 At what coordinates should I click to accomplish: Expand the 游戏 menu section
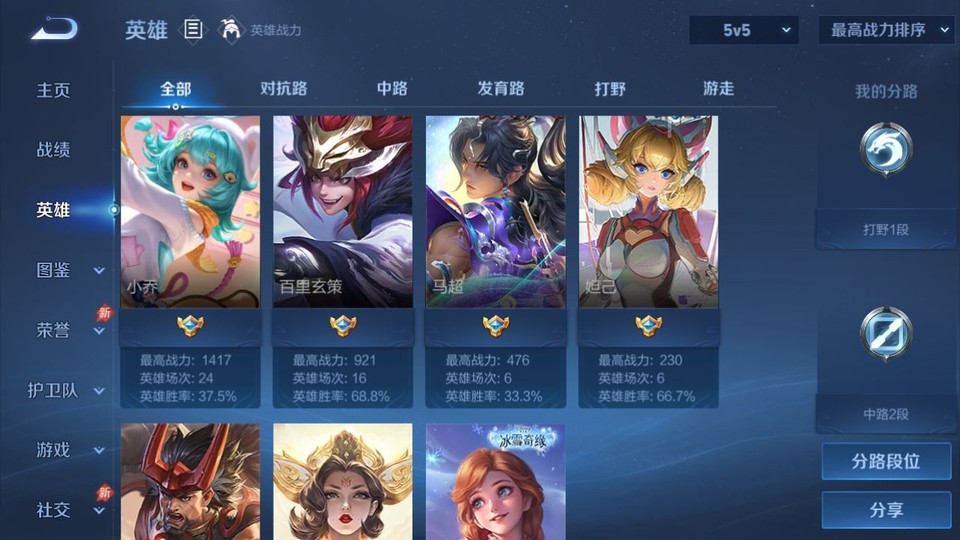(x=67, y=450)
